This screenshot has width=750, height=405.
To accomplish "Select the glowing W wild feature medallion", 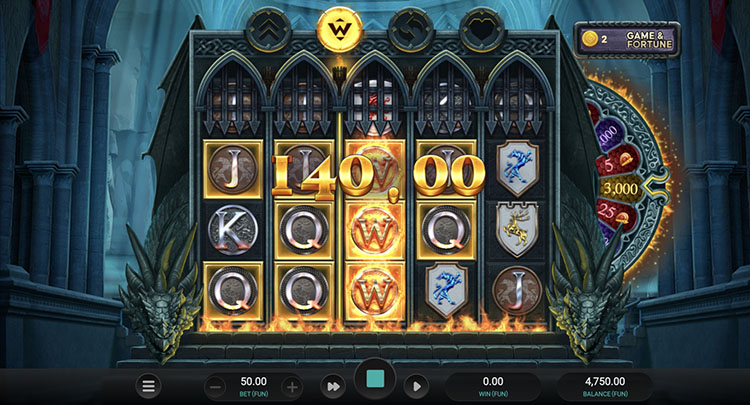I will 338,29.
